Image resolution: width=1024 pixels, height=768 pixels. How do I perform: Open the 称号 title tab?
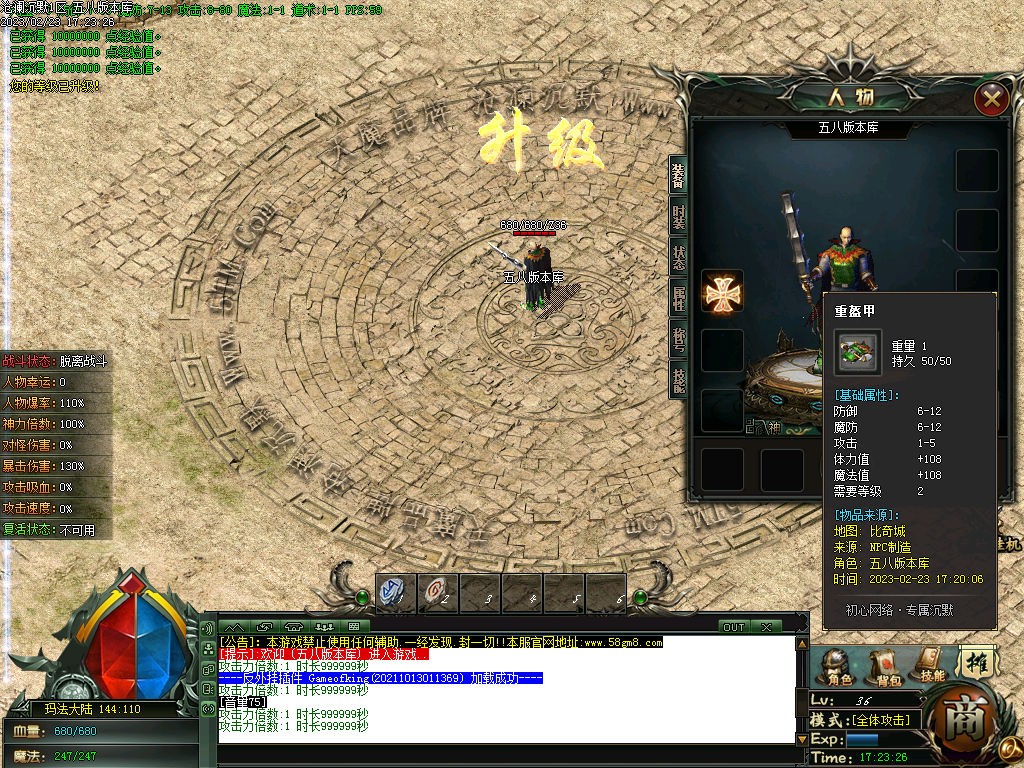679,338
